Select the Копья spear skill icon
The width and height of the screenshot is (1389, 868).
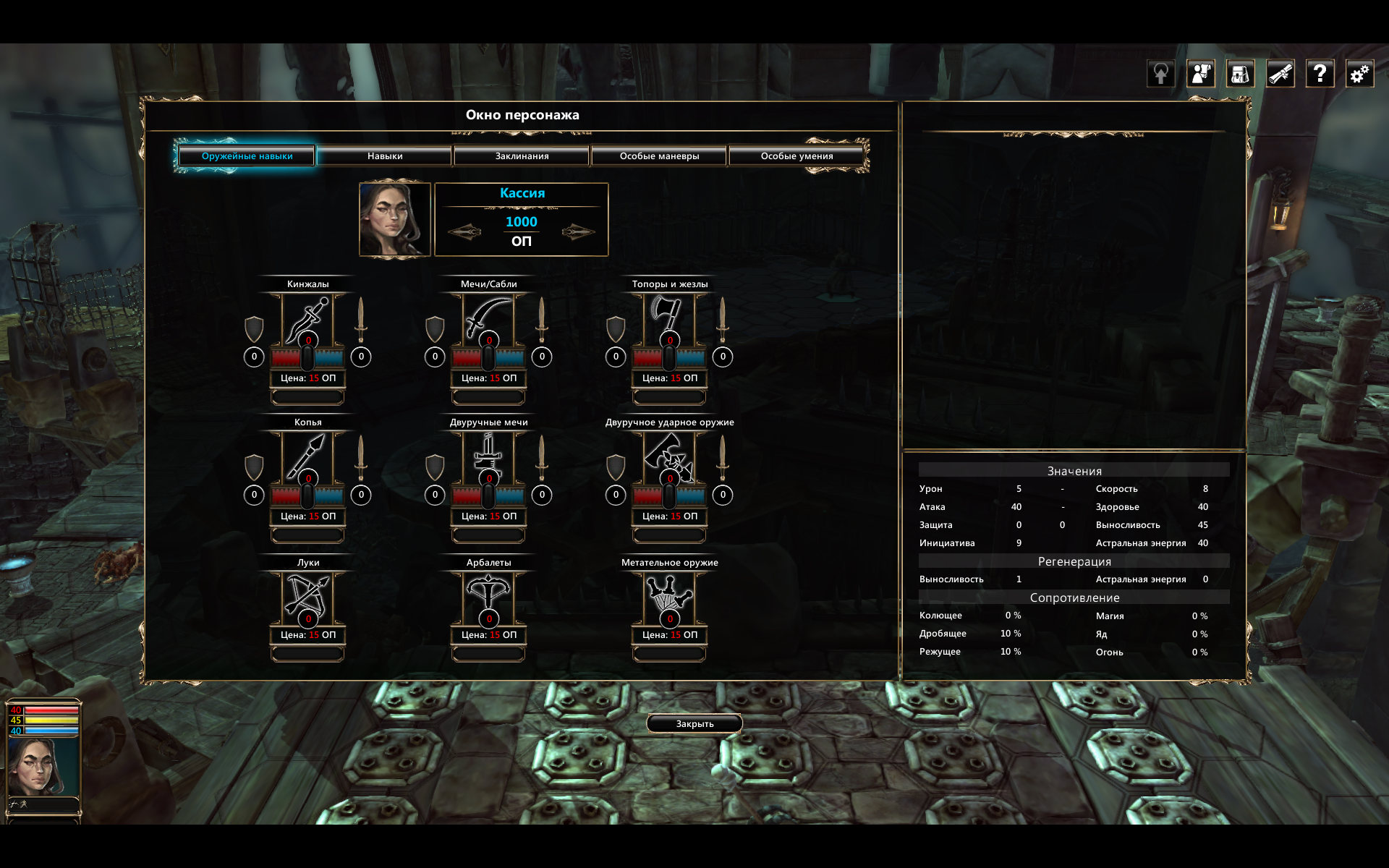tap(307, 456)
